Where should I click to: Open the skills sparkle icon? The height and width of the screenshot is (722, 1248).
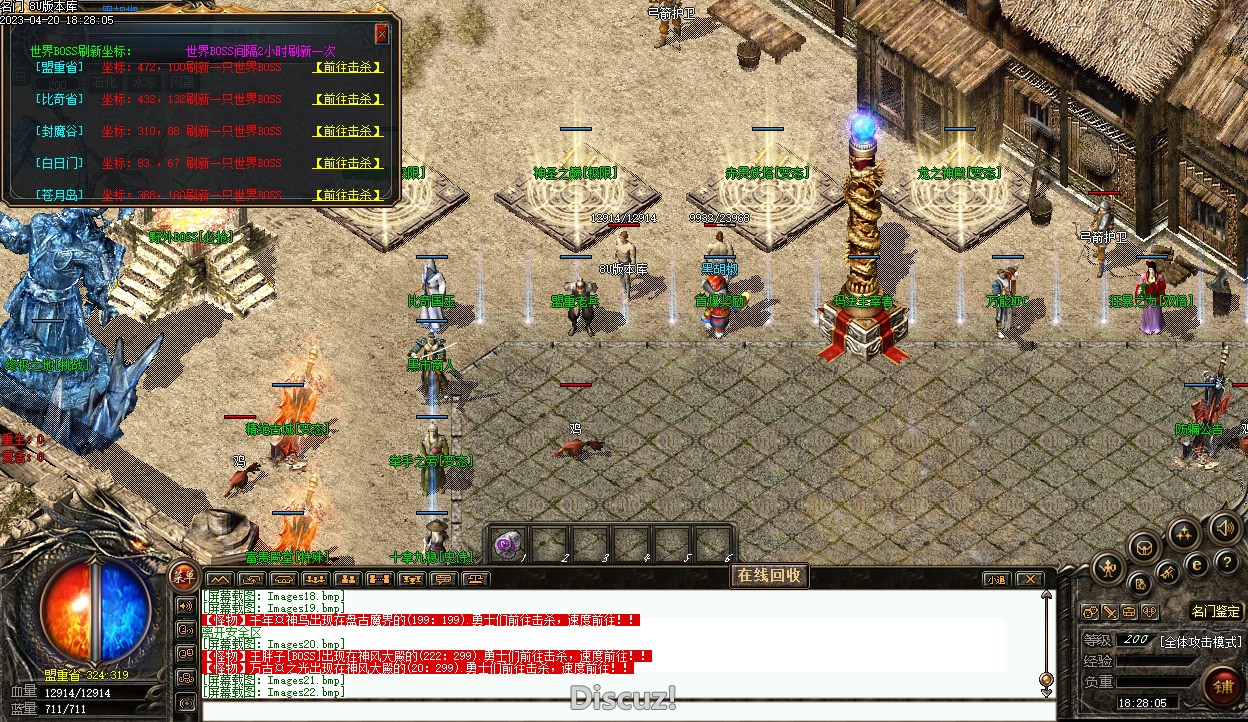(x=1185, y=533)
